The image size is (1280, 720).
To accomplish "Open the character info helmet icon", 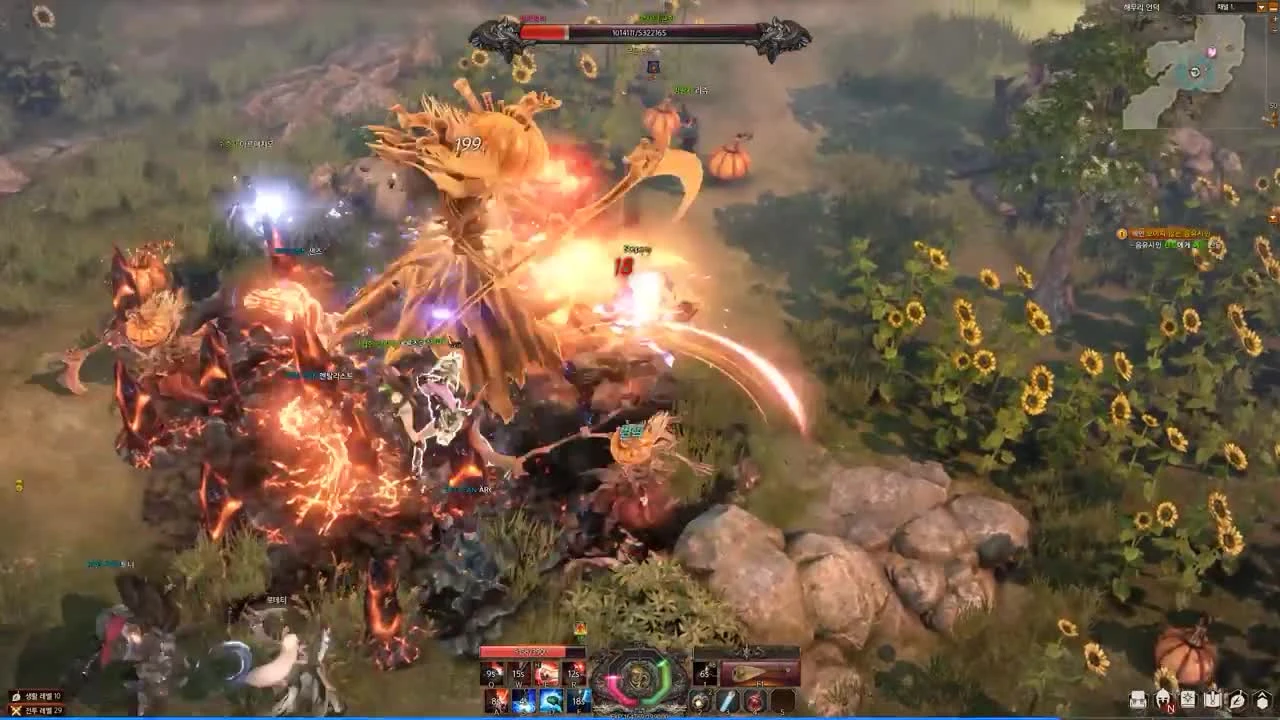I will click(x=1162, y=700).
